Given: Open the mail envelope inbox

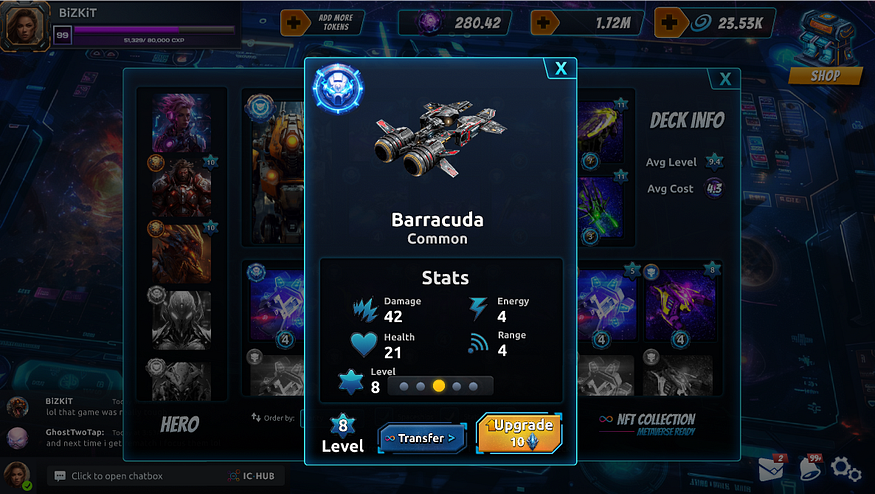Looking at the screenshot, I should pyautogui.click(x=770, y=468).
